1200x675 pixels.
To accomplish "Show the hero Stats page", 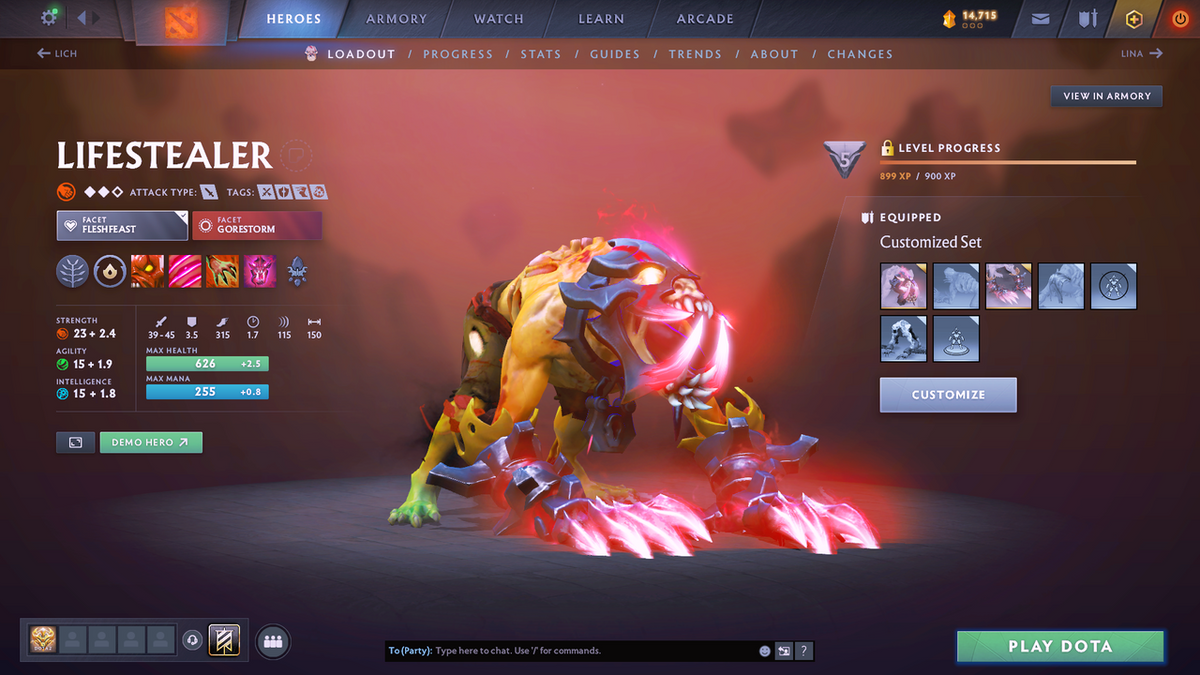I will tap(540, 54).
